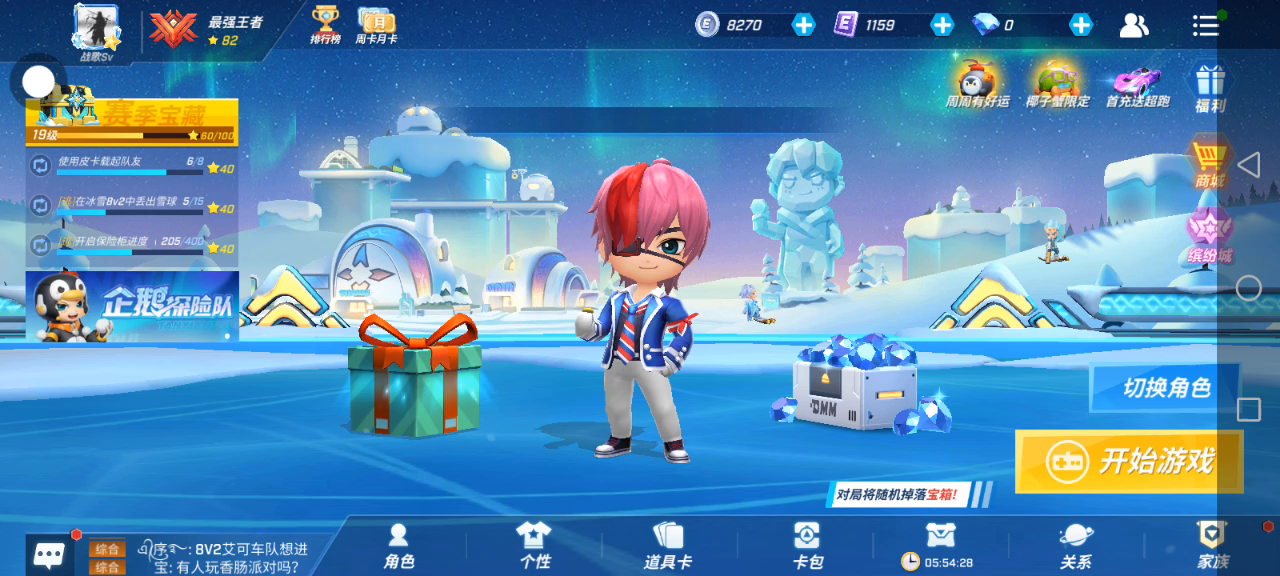Screen dimensions: 1280x576
Task: Open the chat speech bubble icon
Action: click(49, 554)
